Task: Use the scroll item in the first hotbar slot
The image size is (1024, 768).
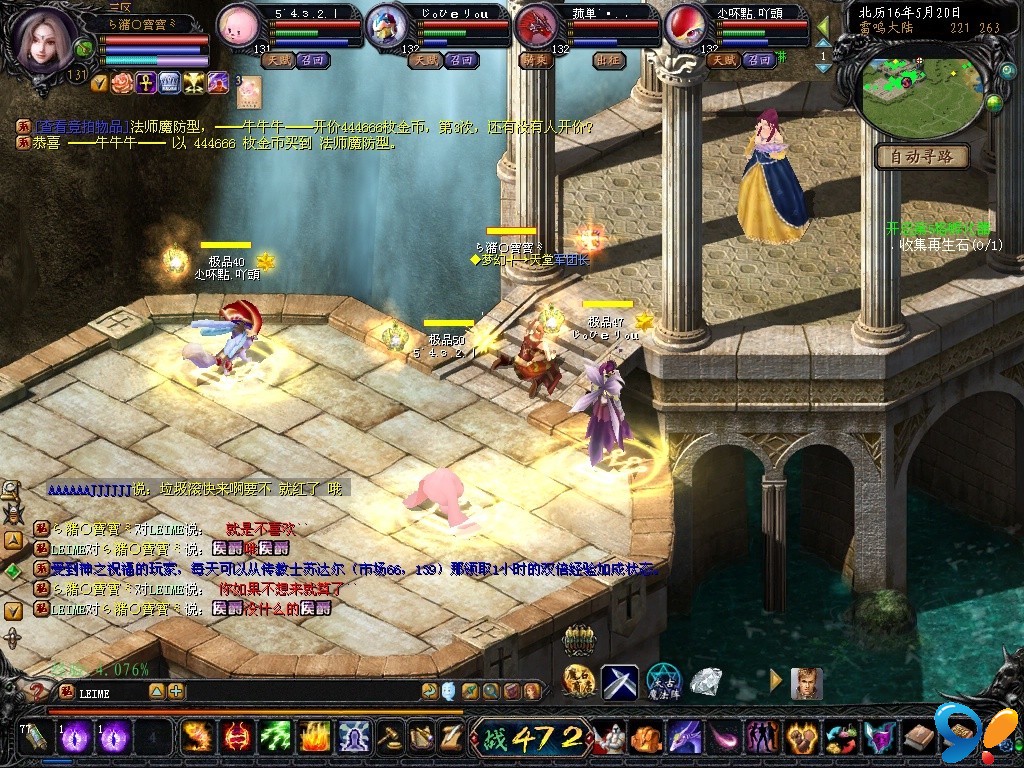Action: coord(36,738)
